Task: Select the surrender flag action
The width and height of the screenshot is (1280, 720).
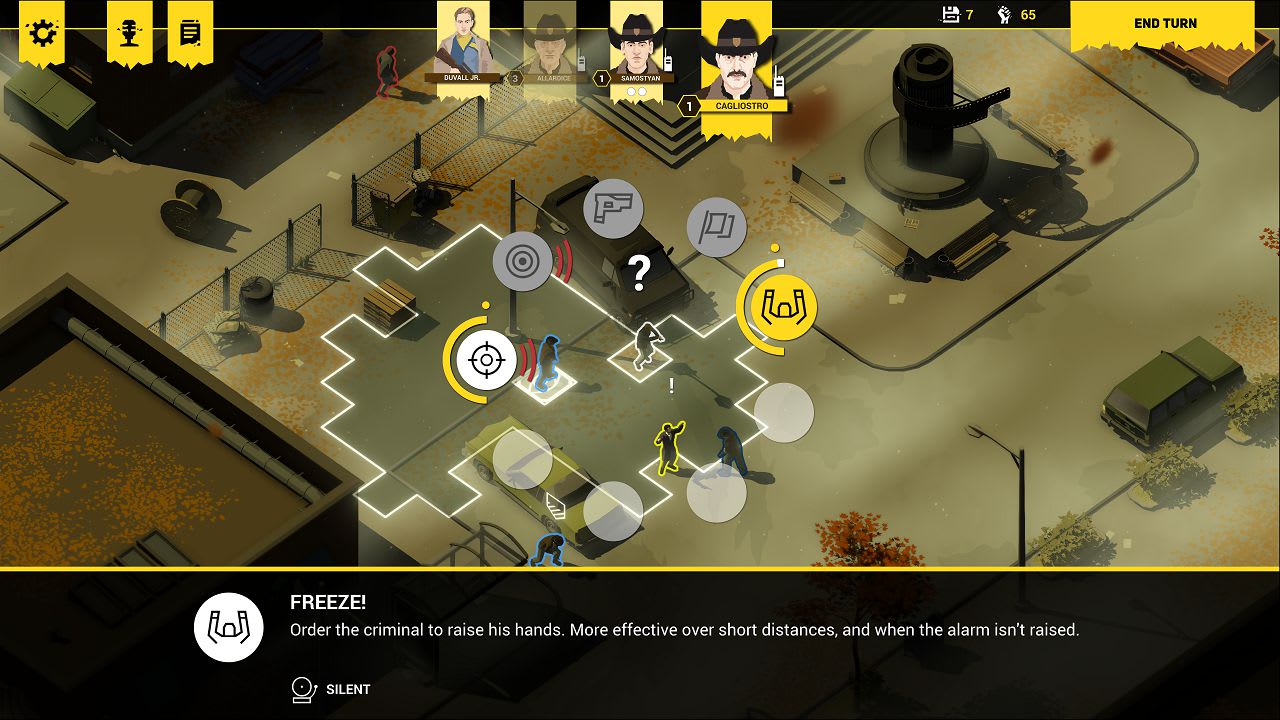Action: tap(717, 227)
